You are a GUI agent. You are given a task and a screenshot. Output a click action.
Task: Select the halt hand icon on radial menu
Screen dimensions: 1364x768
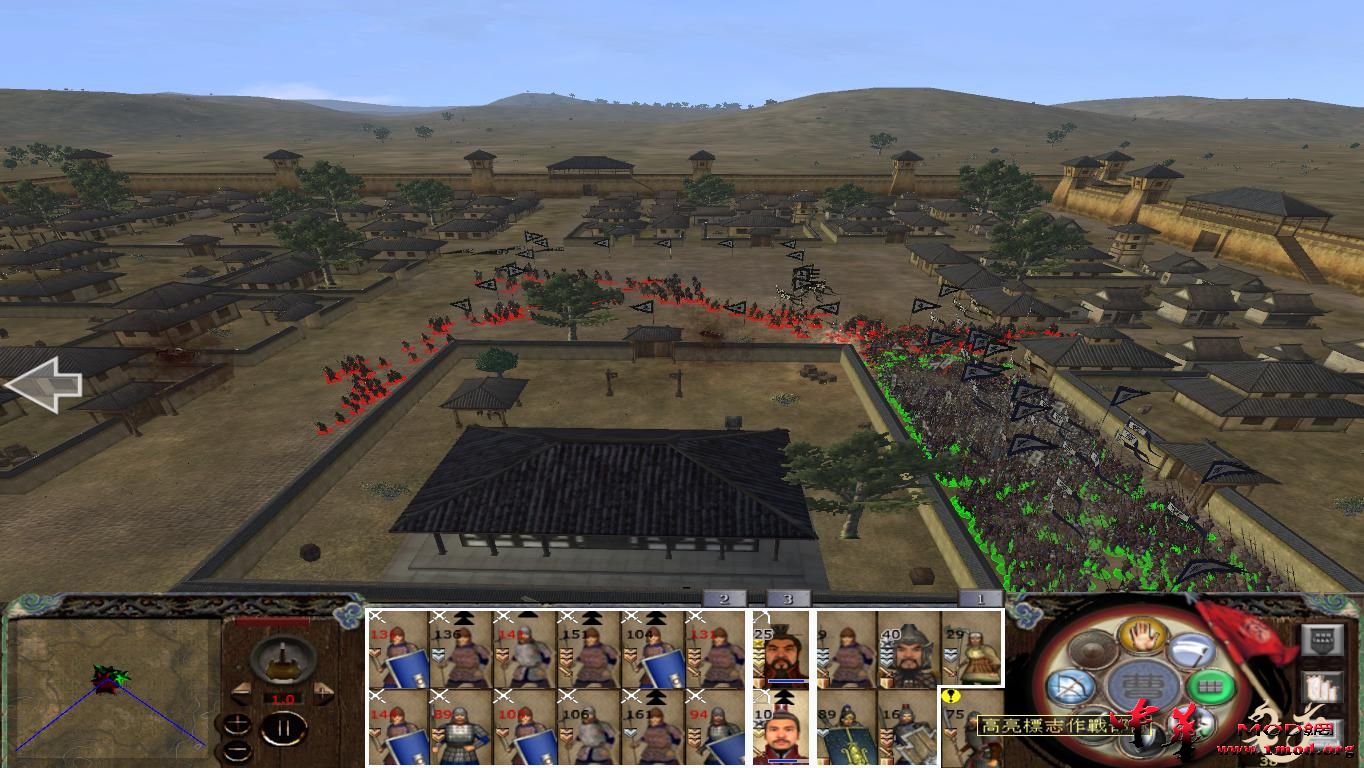tap(1142, 637)
